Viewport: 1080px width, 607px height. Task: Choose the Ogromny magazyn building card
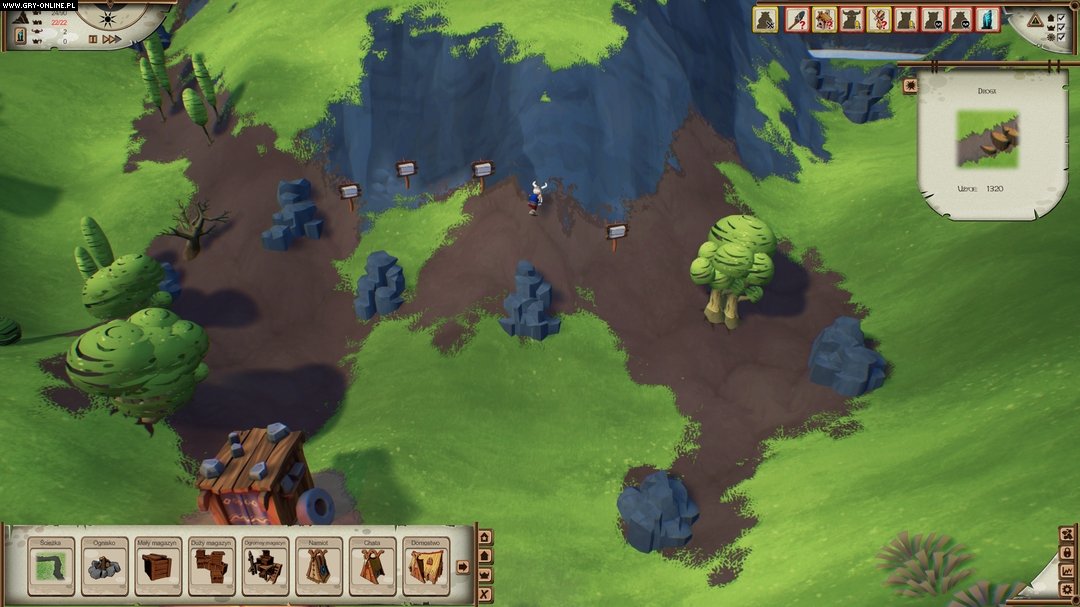coord(265,567)
